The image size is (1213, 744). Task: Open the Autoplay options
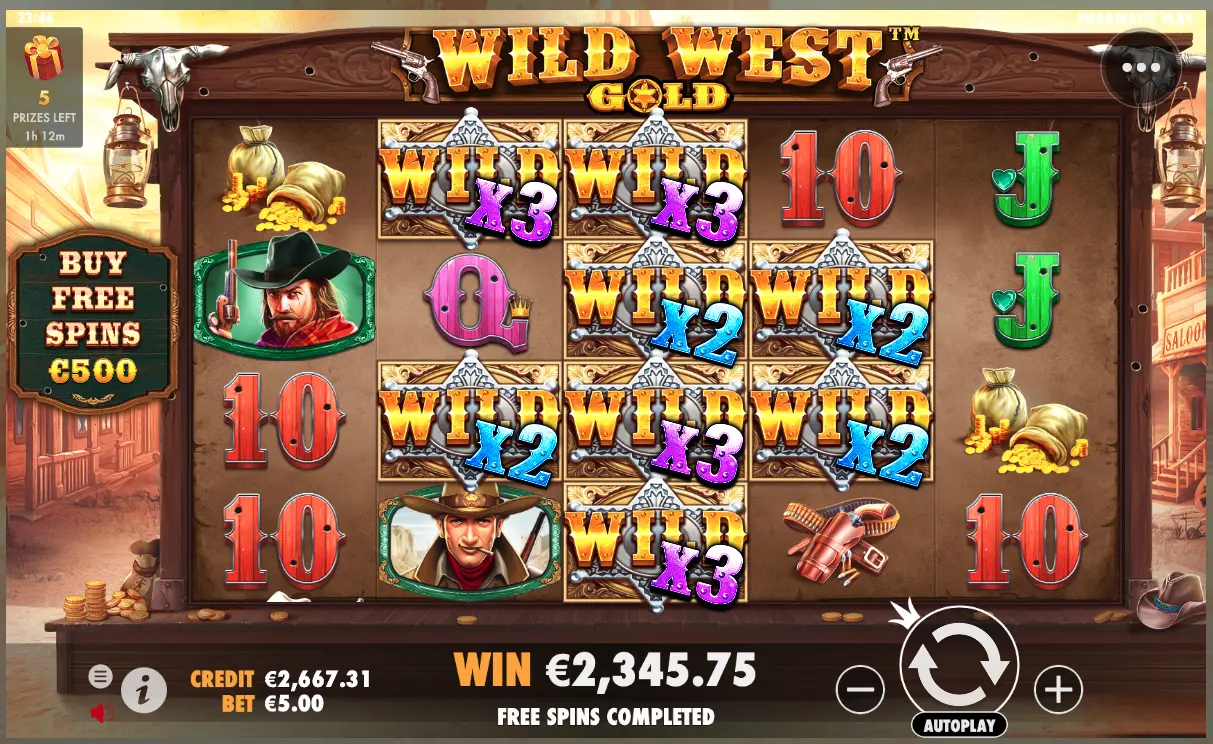[958, 725]
